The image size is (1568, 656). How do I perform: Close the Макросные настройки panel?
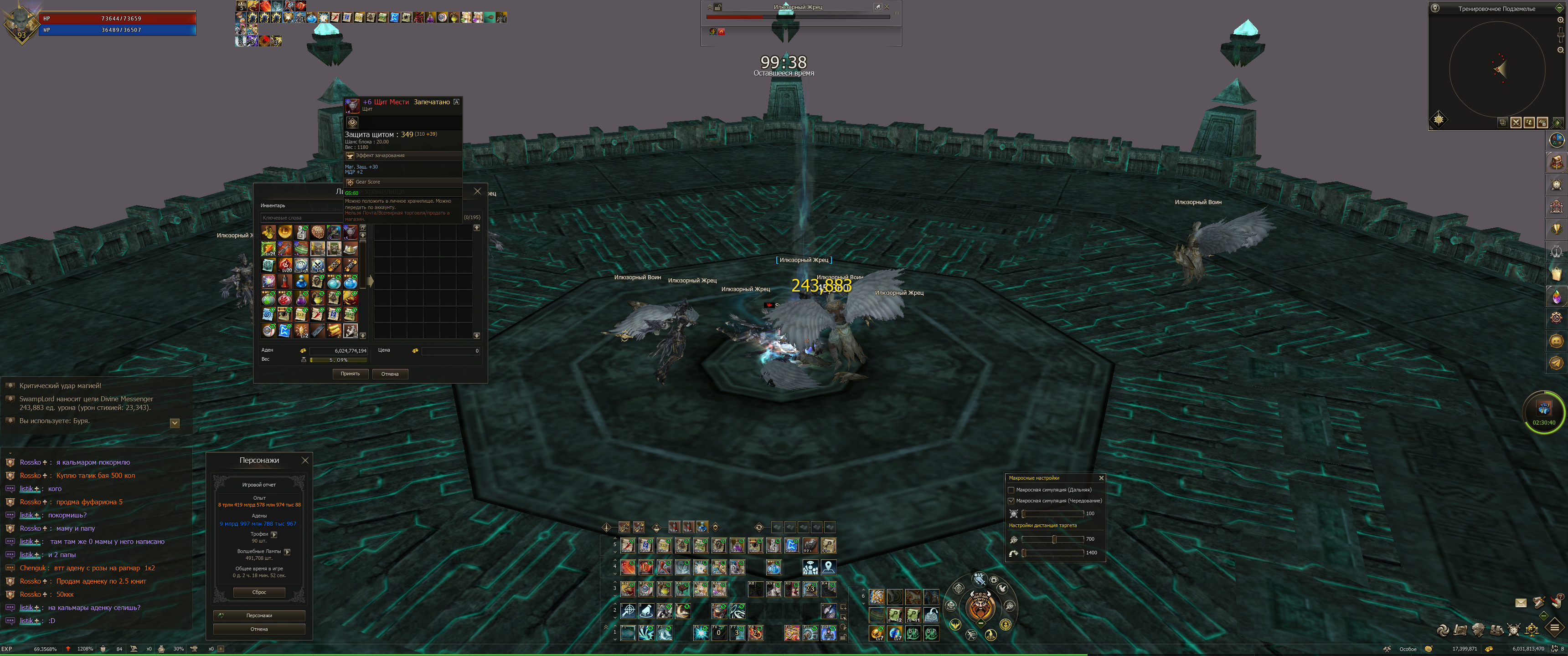pyautogui.click(x=1101, y=478)
